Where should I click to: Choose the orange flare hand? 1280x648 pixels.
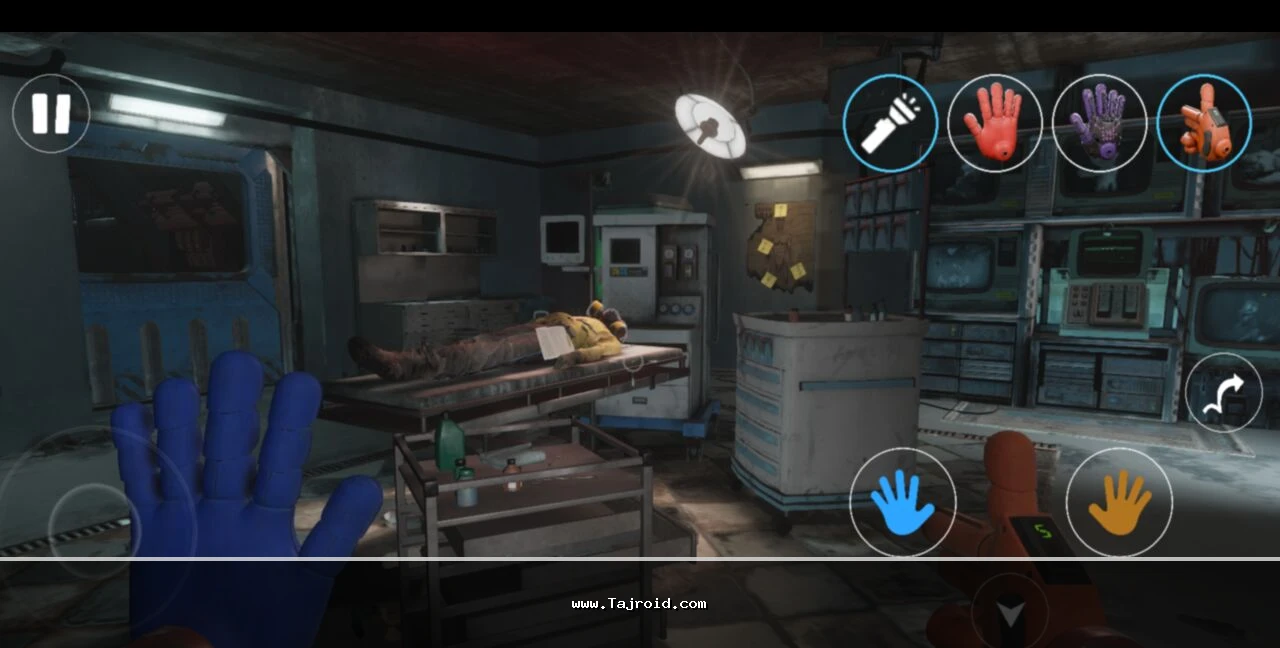[1203, 123]
